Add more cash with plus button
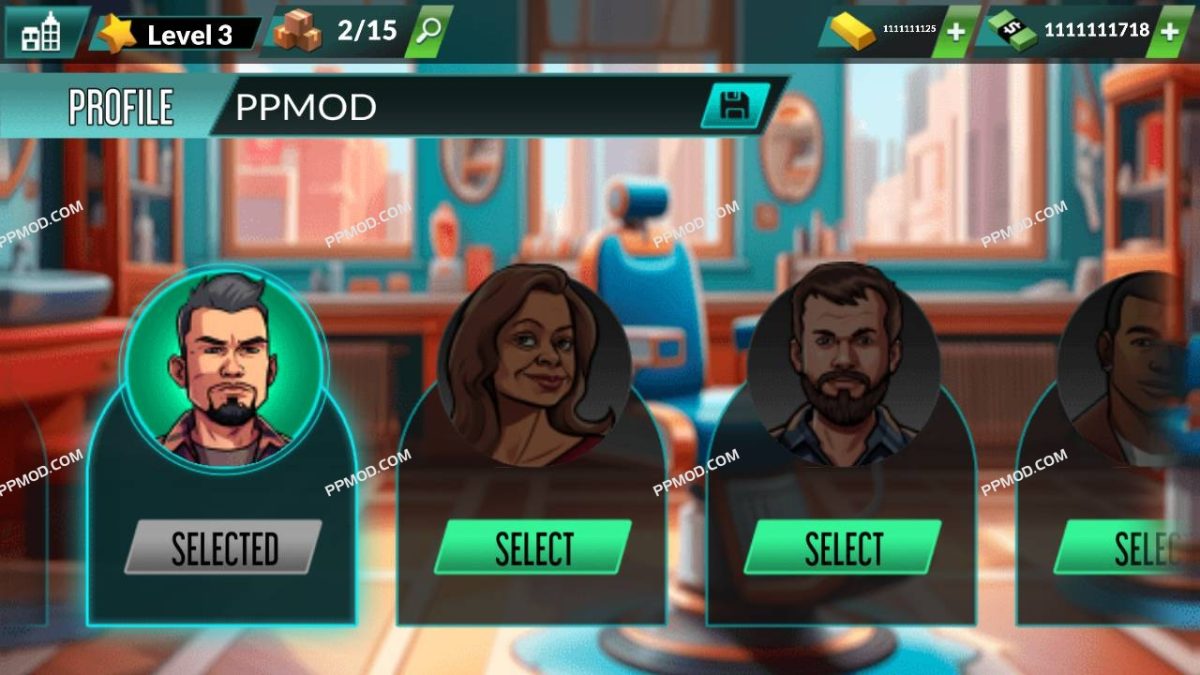 pos(1169,32)
